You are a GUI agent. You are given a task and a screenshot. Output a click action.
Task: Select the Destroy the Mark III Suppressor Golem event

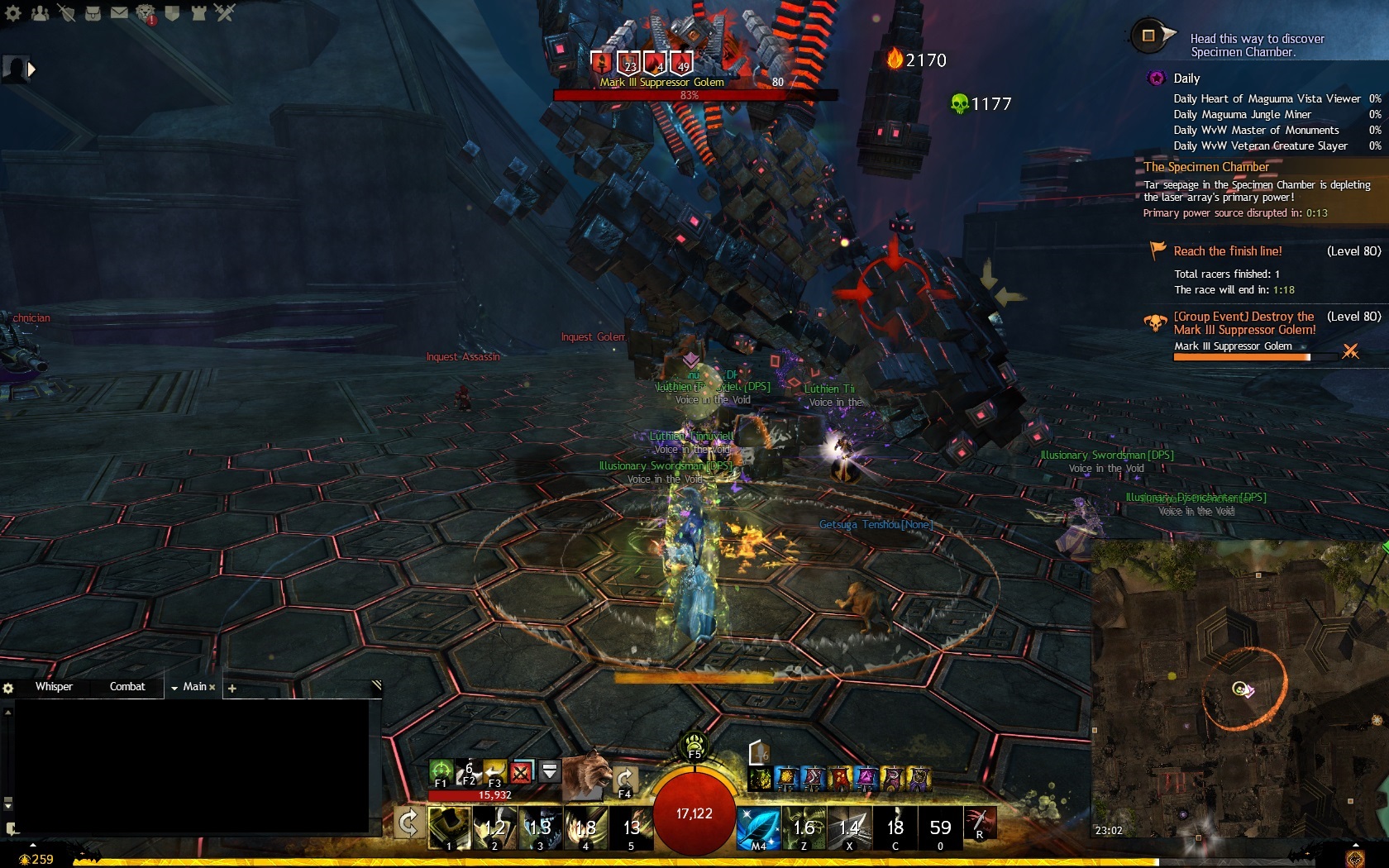coord(1244,323)
